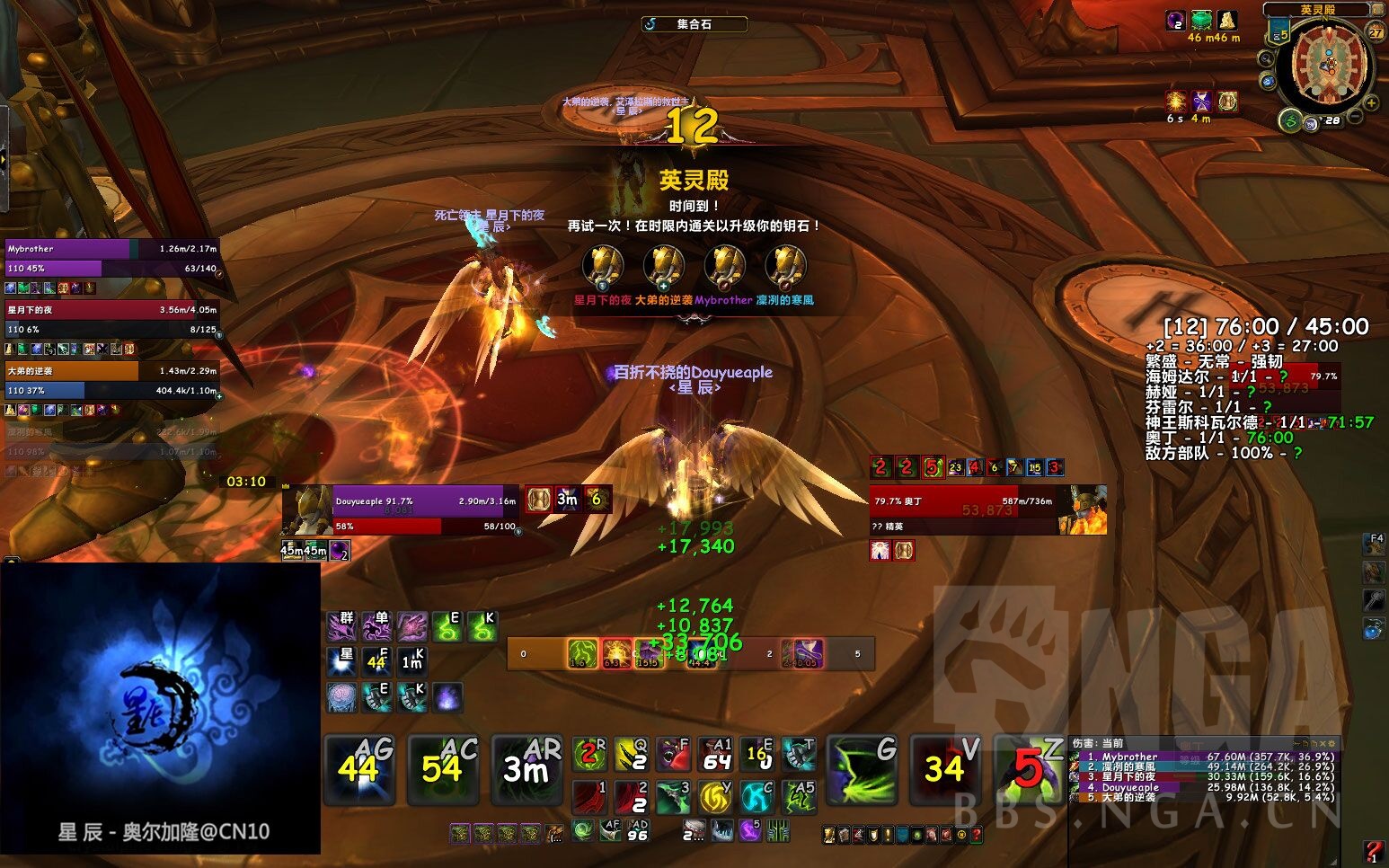Select the 大弟的逆袭 party frame
The height and width of the screenshot is (868, 1389).
pyautogui.click(x=111, y=380)
